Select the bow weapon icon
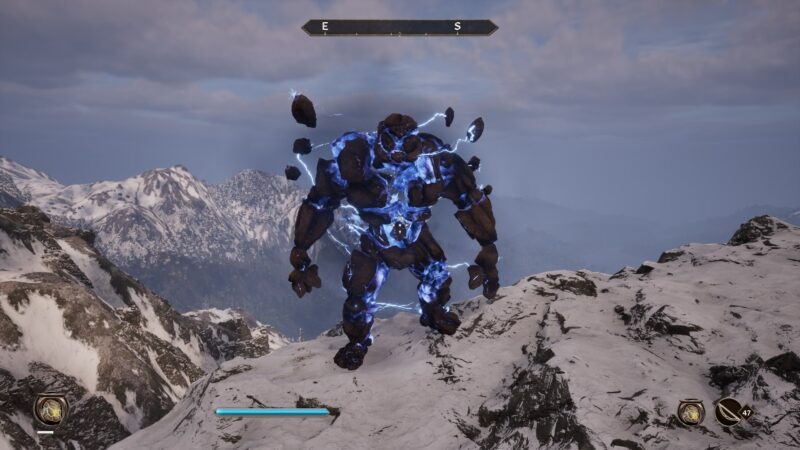This screenshot has height=450, width=800. [x=729, y=411]
